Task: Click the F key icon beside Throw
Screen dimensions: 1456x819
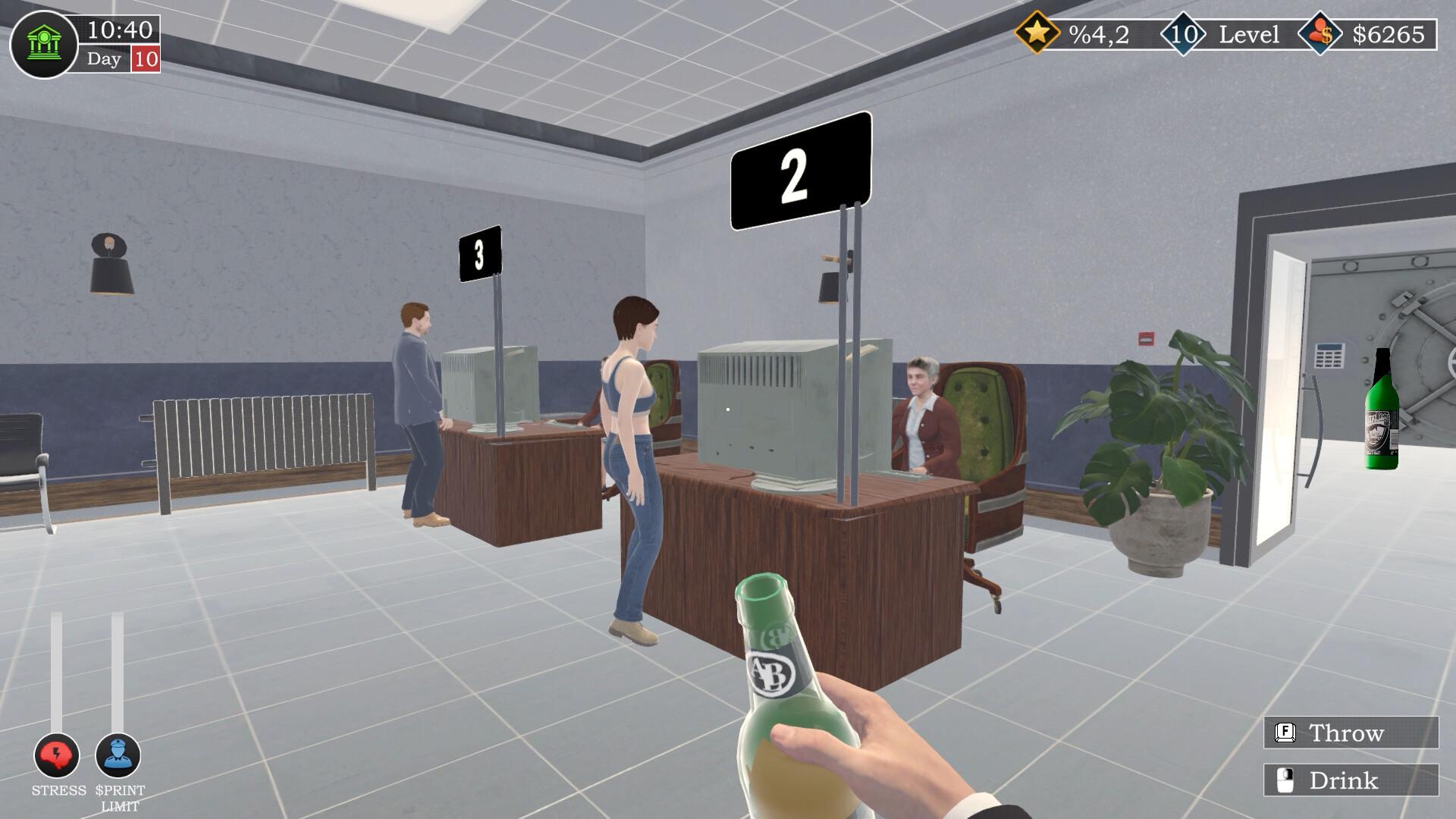Action: coord(1287,731)
